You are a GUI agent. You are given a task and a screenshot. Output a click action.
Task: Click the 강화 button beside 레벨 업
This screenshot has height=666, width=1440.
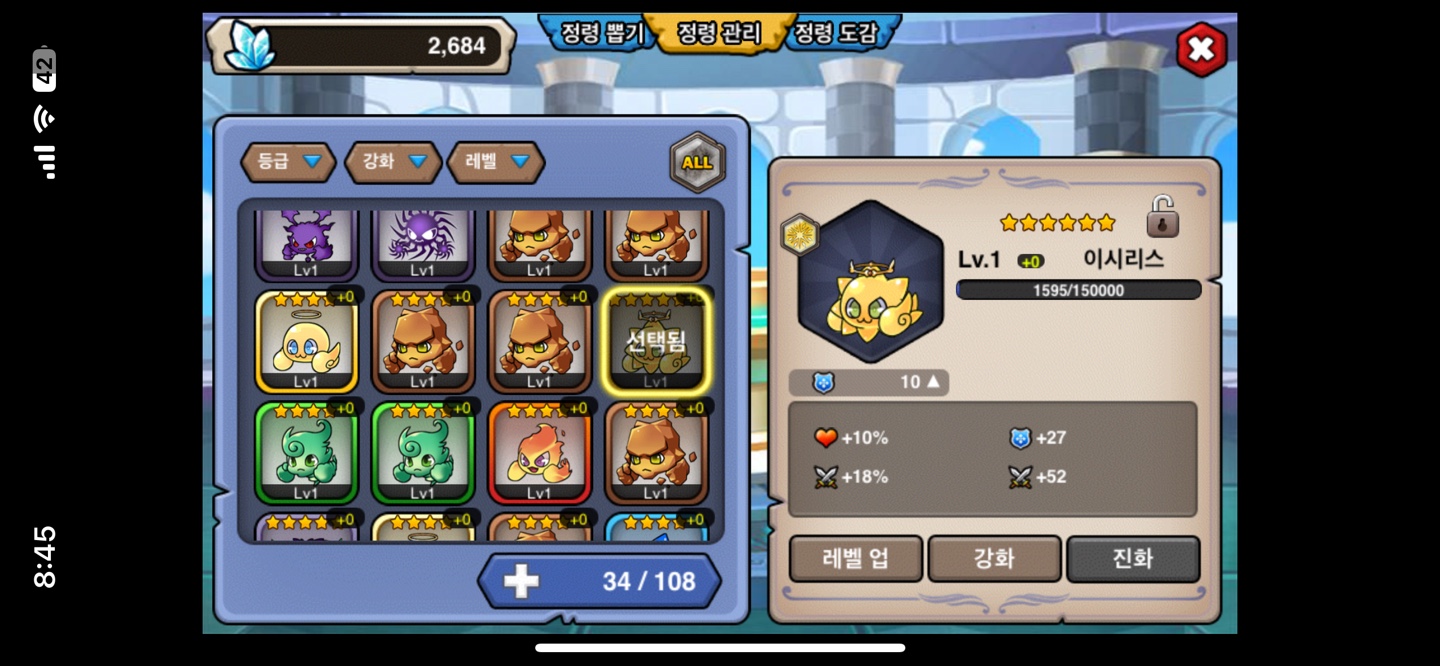coord(994,559)
